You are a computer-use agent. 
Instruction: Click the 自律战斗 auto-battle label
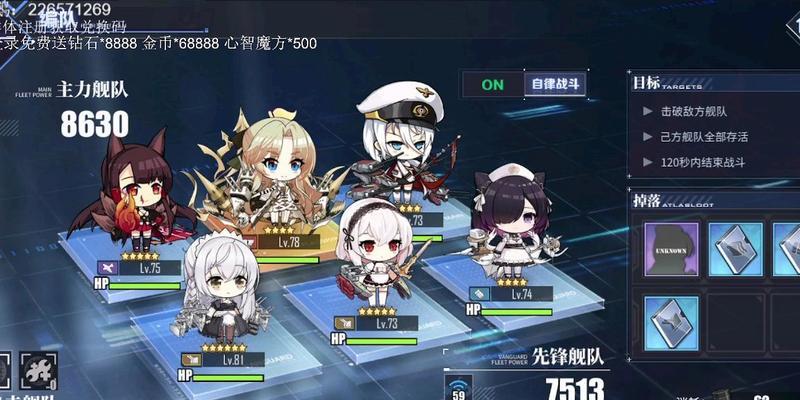pyautogui.click(x=554, y=85)
